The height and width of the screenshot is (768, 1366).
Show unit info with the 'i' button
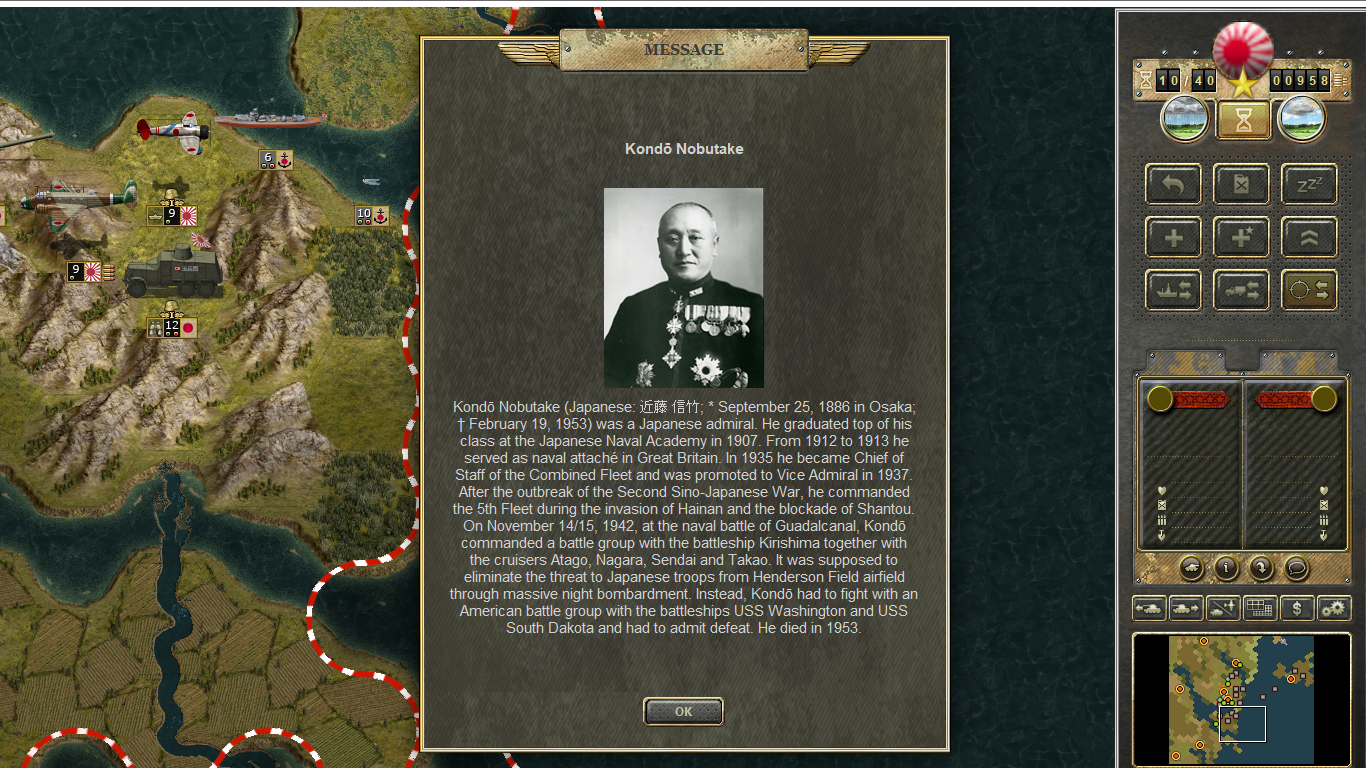[x=1226, y=568]
